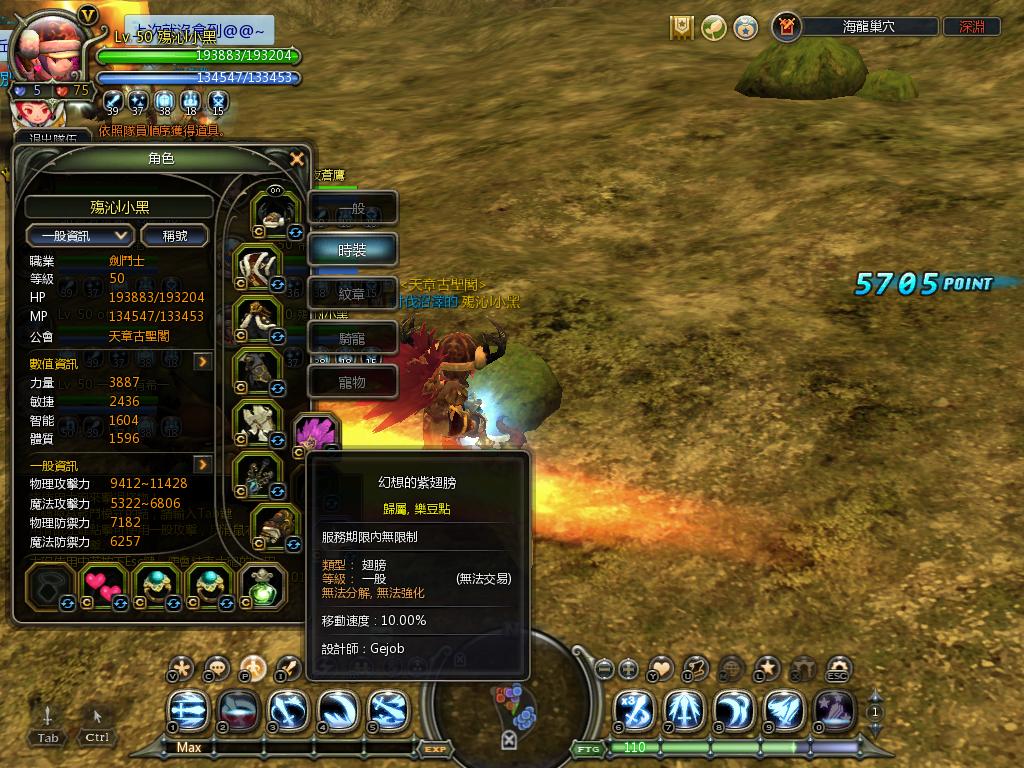Open the ESC system menu icon
1024x768 pixels.
[x=838, y=668]
